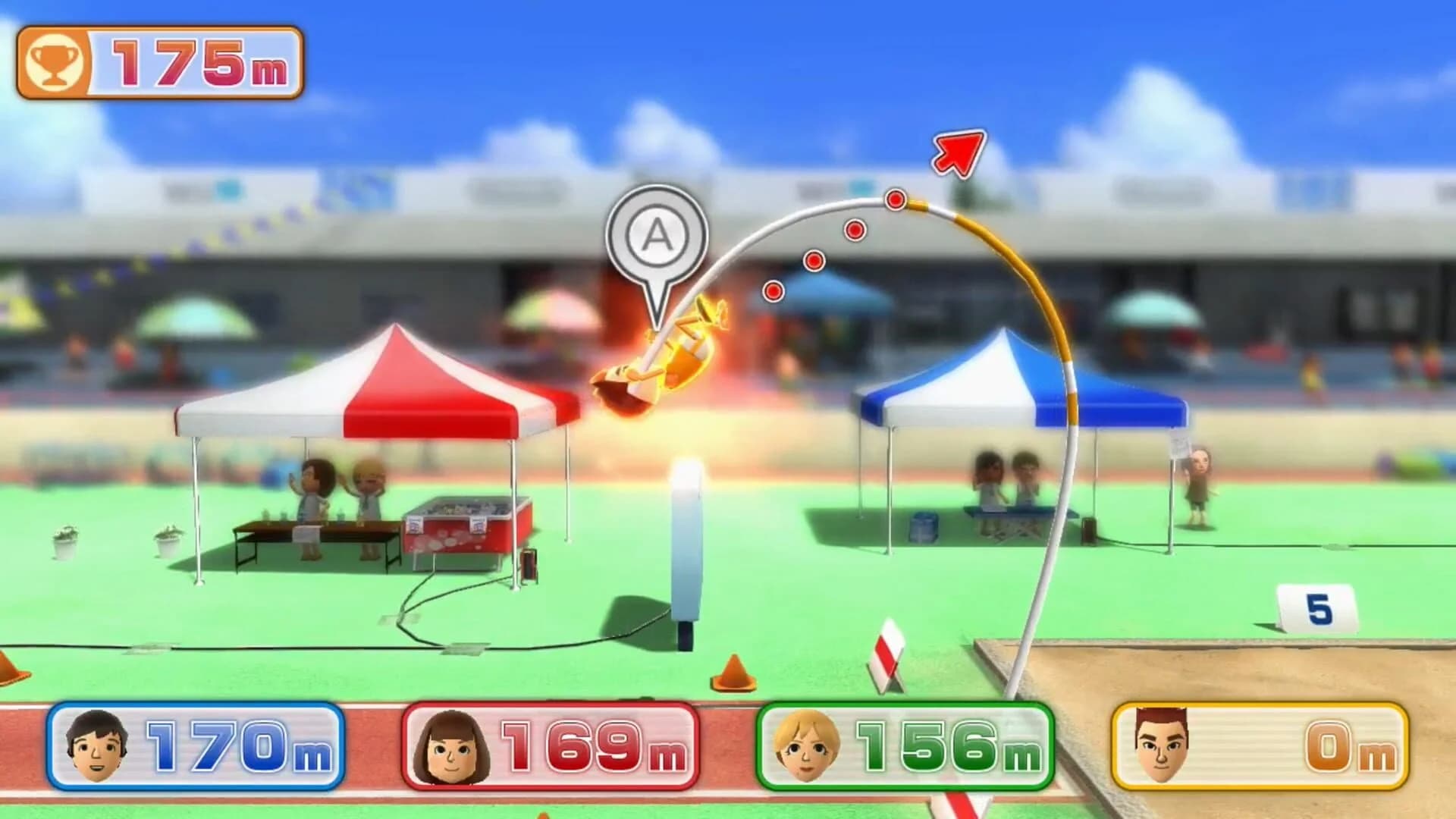Click the middle red trajectory dot
The height and width of the screenshot is (819, 1456).
814,262
